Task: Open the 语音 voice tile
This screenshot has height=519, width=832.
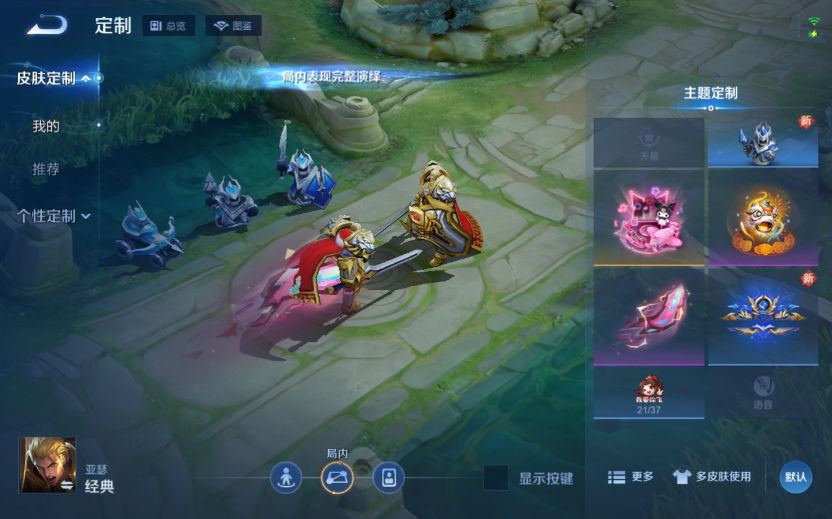Action: click(763, 392)
